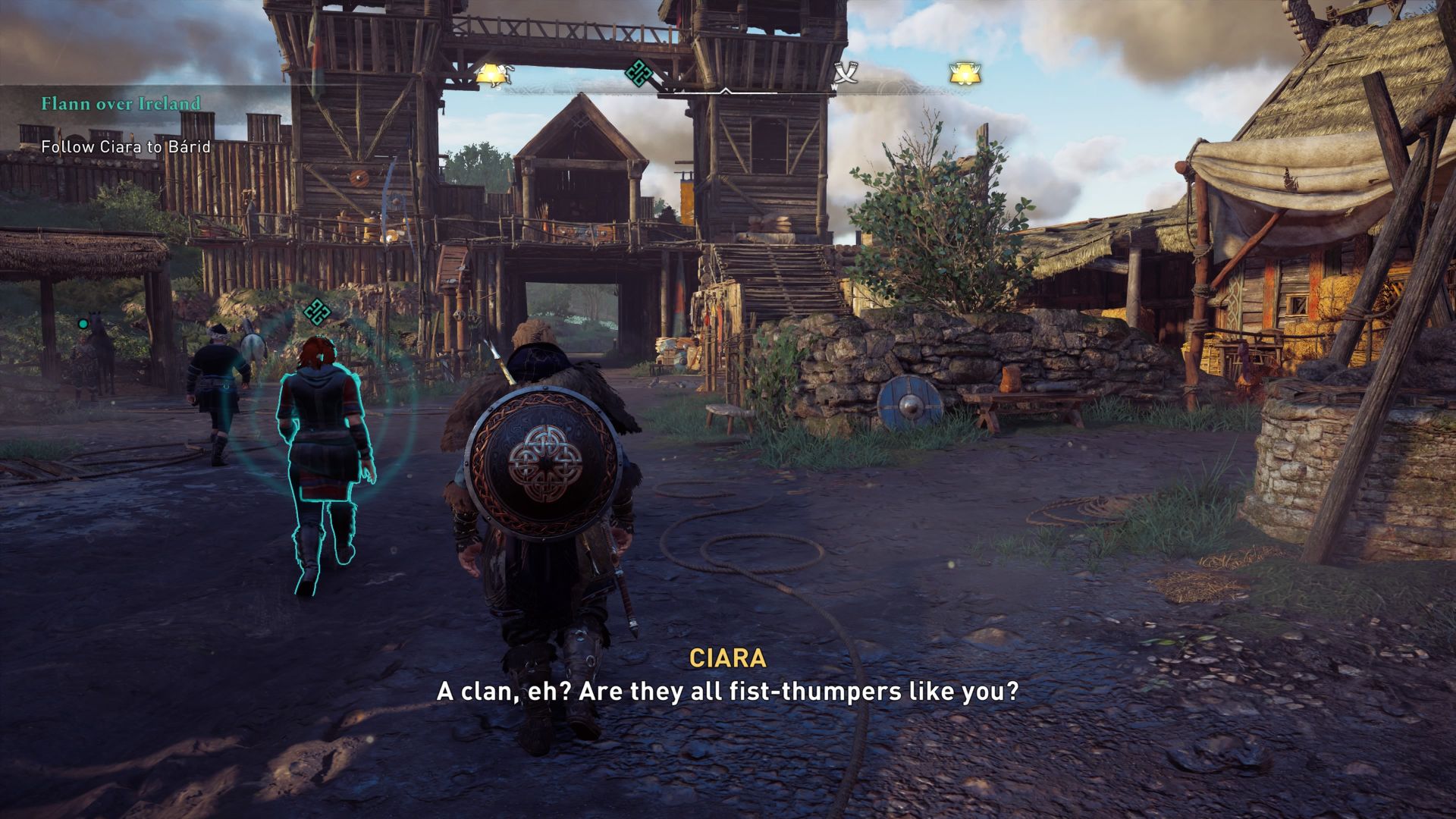The height and width of the screenshot is (819, 1456).
Task: Select the teal quest objective diamond on the compass
Action: [638, 73]
